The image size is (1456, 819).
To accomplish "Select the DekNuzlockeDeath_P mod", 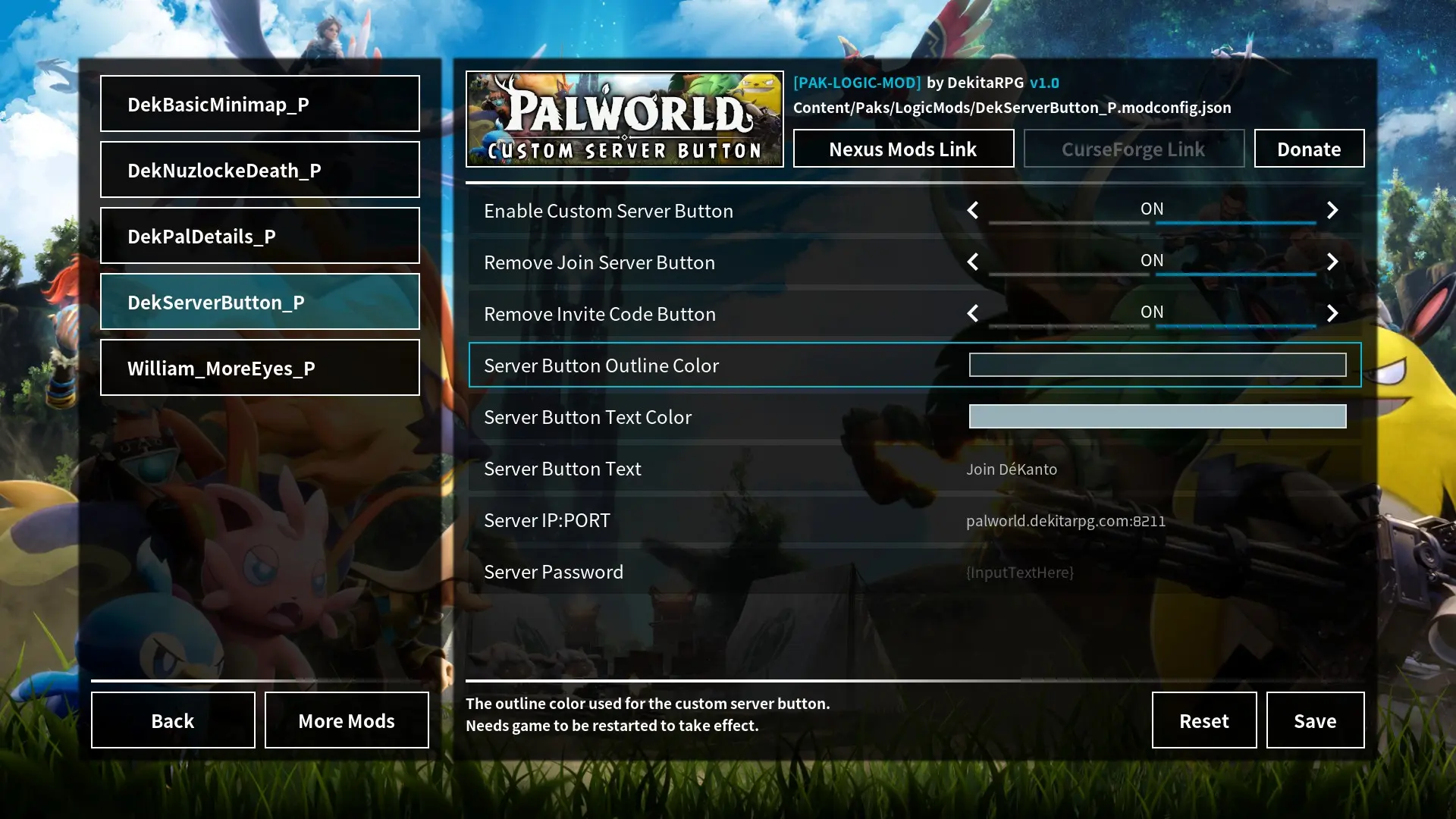I will (259, 170).
